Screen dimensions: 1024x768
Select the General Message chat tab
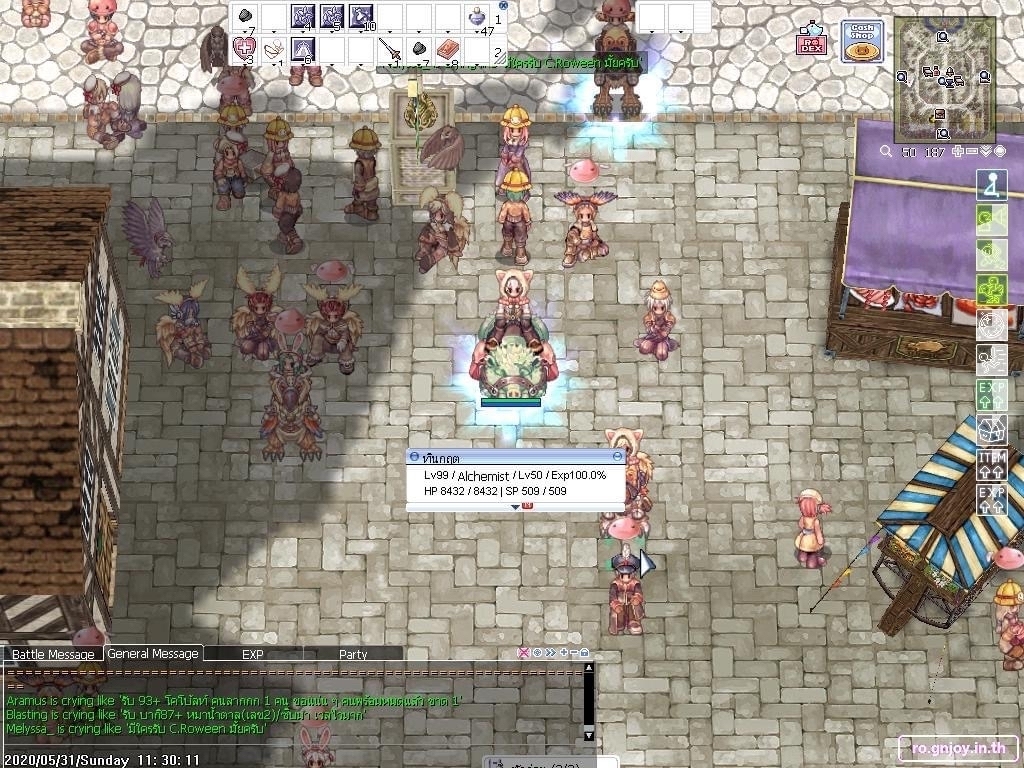click(153, 653)
